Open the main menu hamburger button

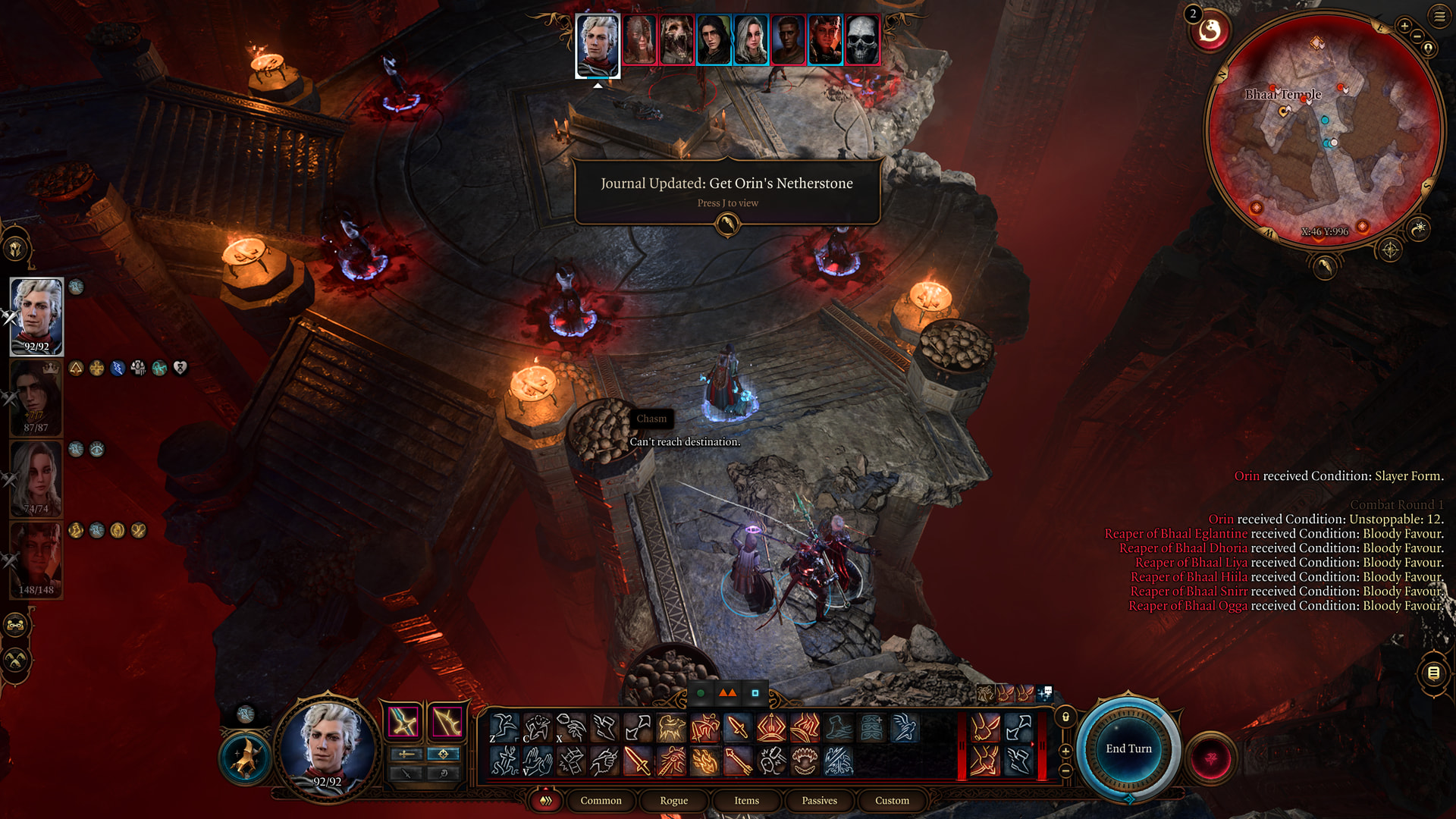[1439, 16]
